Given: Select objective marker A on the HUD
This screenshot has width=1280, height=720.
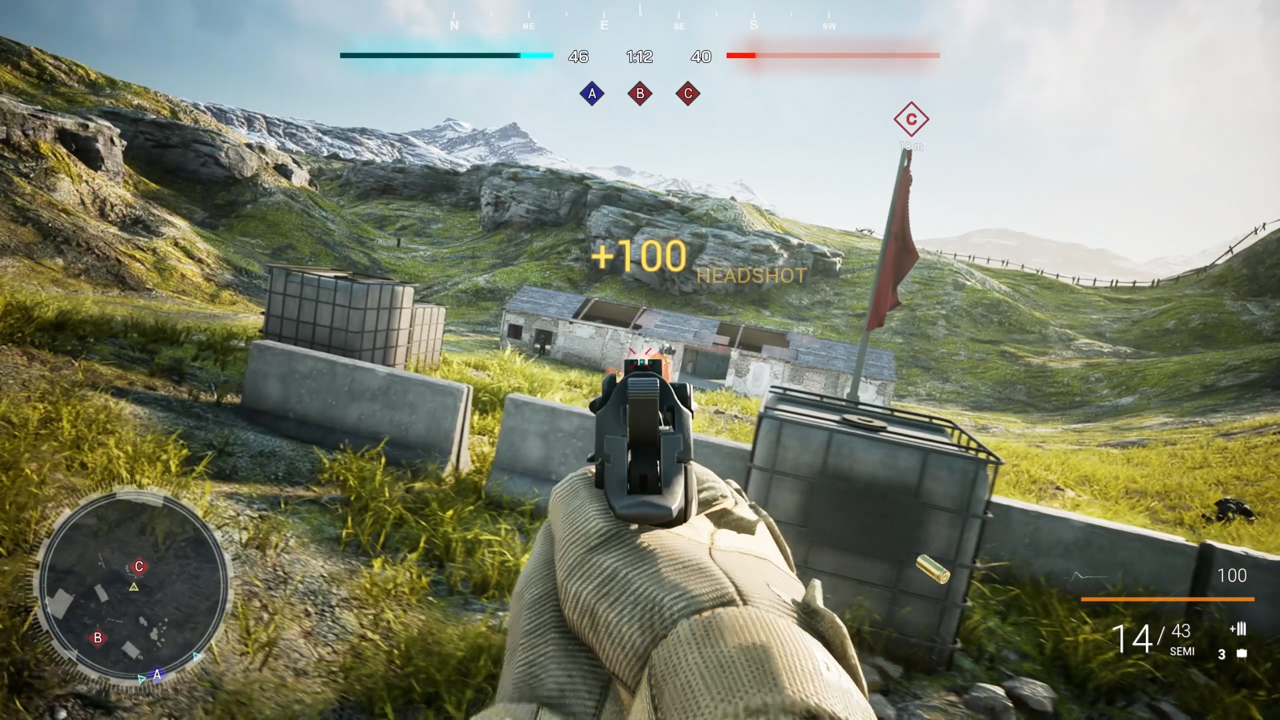Looking at the screenshot, I should [x=592, y=93].
